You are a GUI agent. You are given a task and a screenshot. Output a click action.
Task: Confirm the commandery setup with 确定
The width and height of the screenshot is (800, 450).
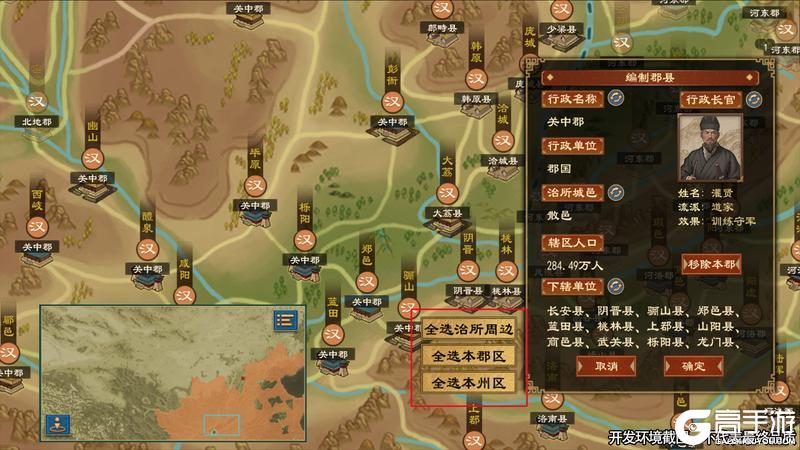click(692, 367)
